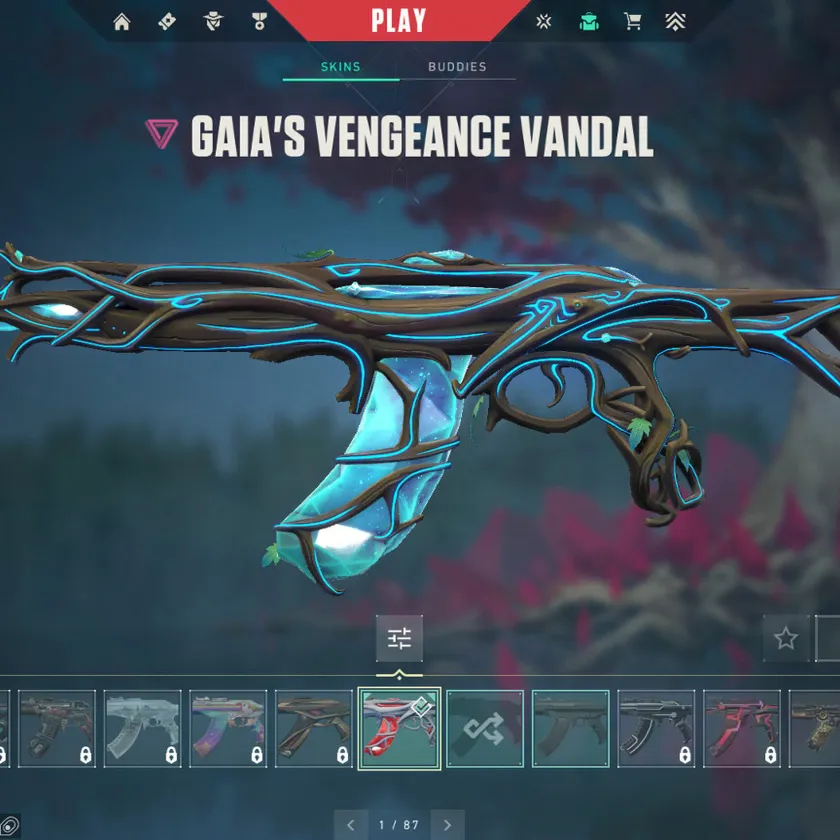Open the battlepass ticket icon
840x840 pixels.
coord(167,22)
